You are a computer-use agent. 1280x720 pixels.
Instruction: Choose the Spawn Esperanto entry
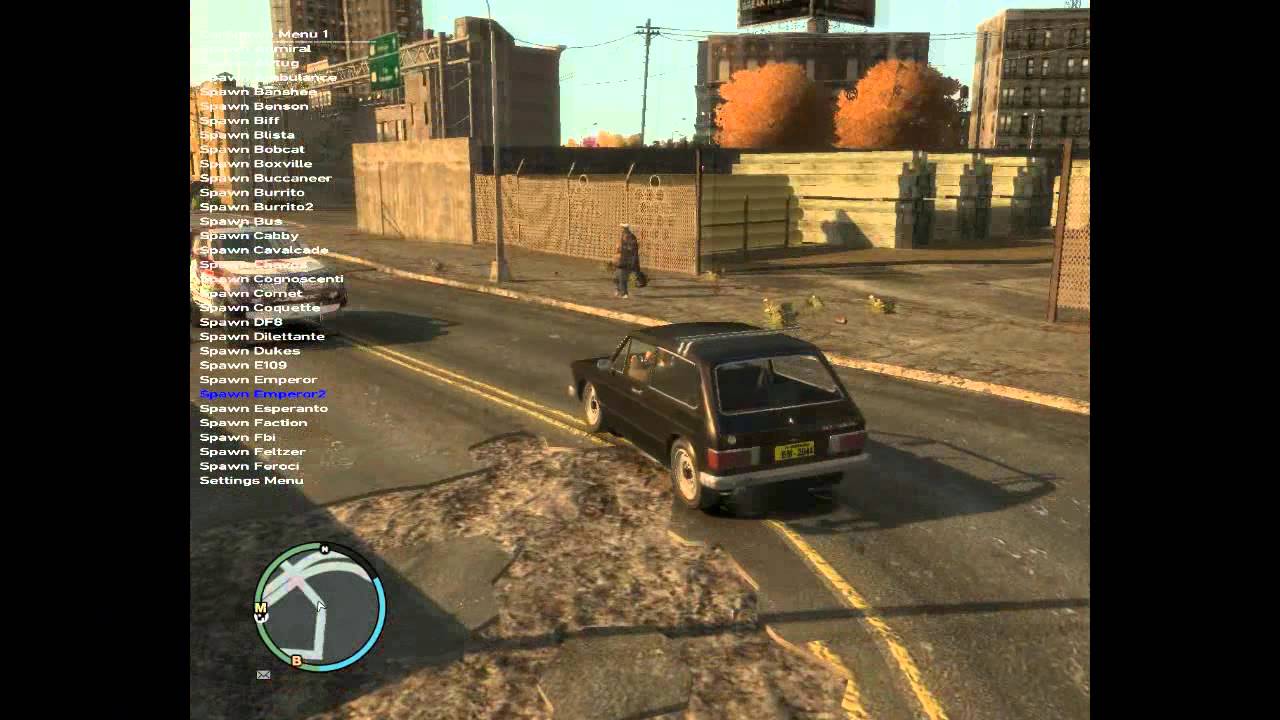263,409
